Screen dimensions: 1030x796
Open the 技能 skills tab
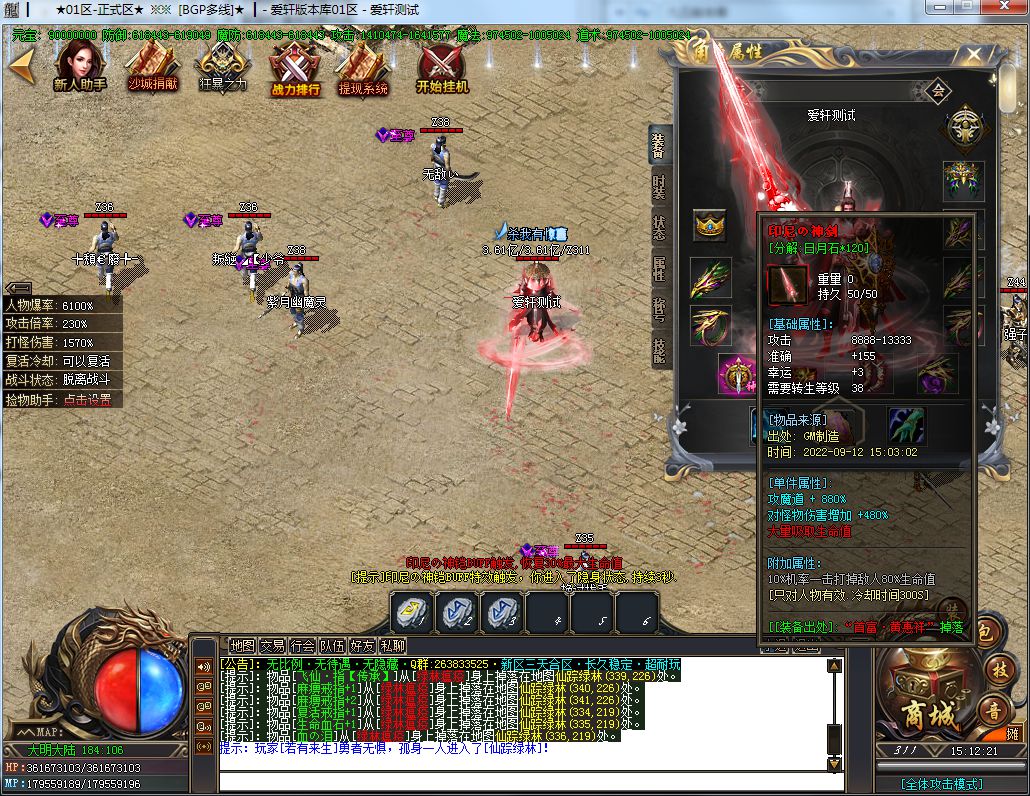coord(659,349)
